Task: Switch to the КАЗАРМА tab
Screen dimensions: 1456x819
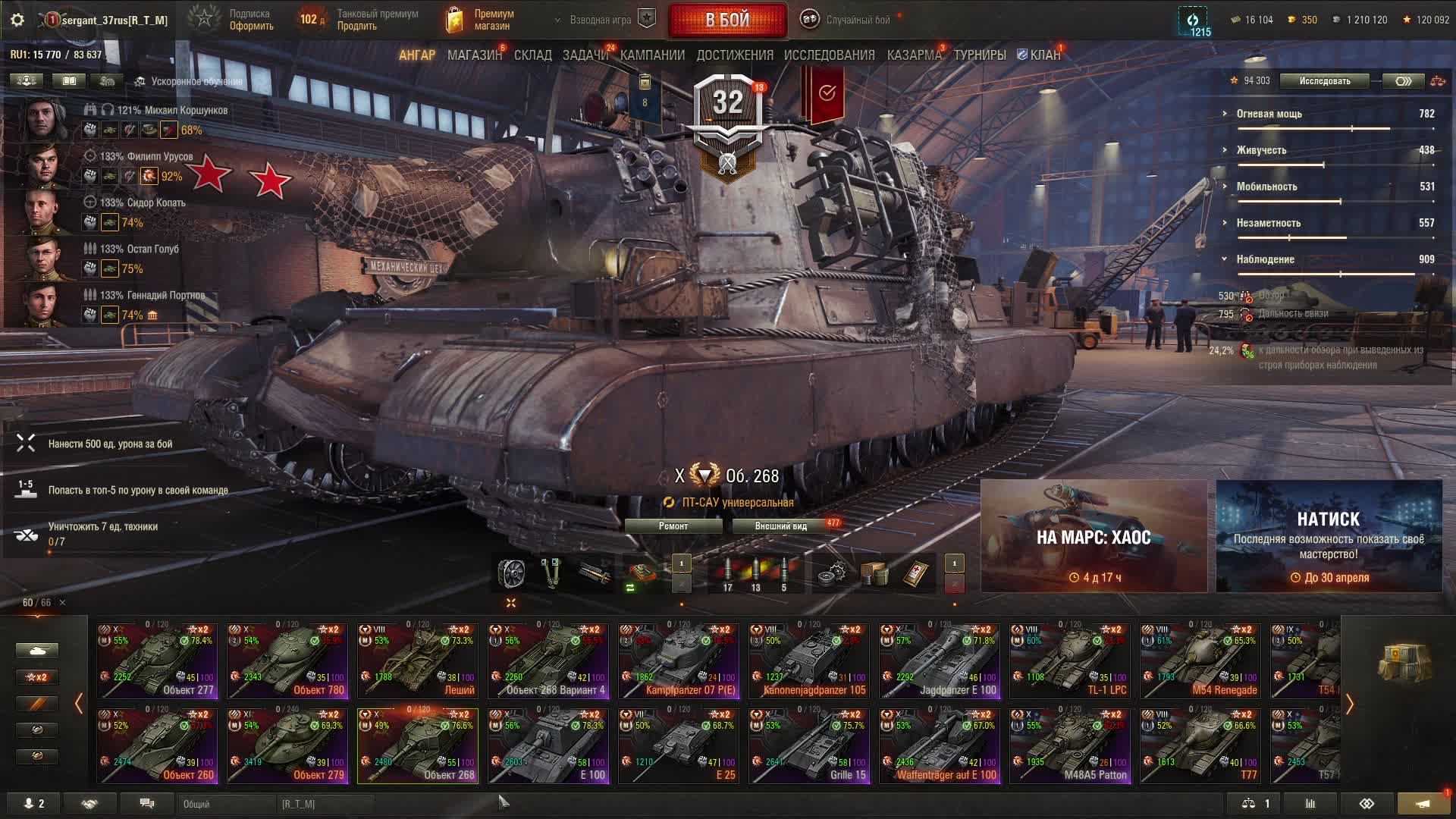Action: [914, 55]
